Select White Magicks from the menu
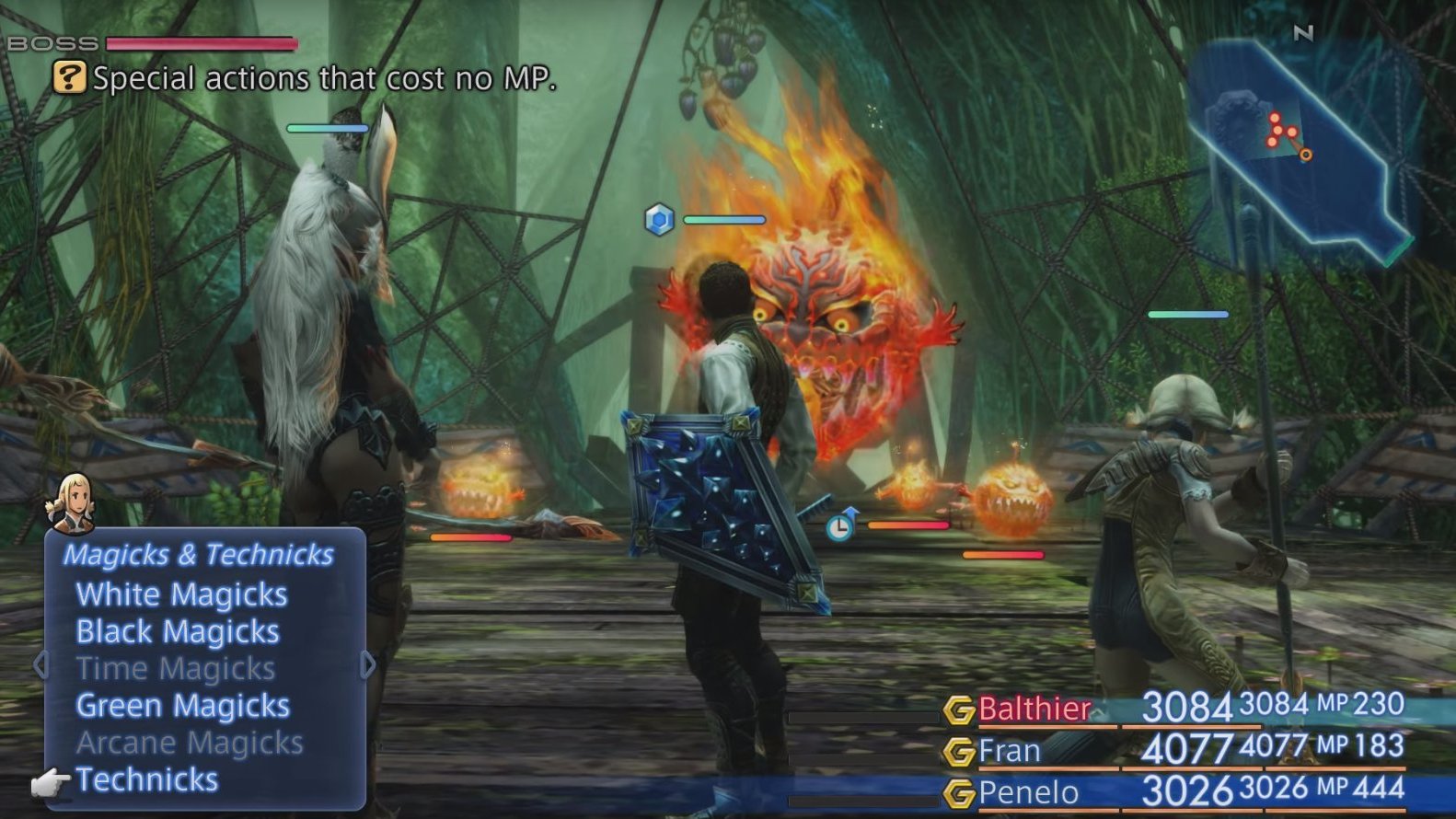The height and width of the screenshot is (819, 1456). (x=181, y=594)
